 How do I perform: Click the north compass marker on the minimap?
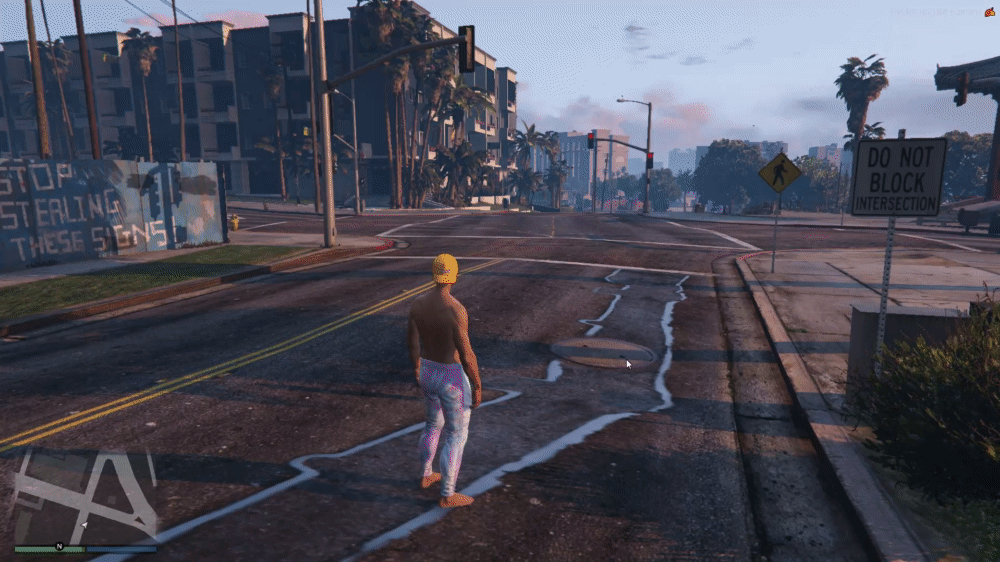[59, 546]
